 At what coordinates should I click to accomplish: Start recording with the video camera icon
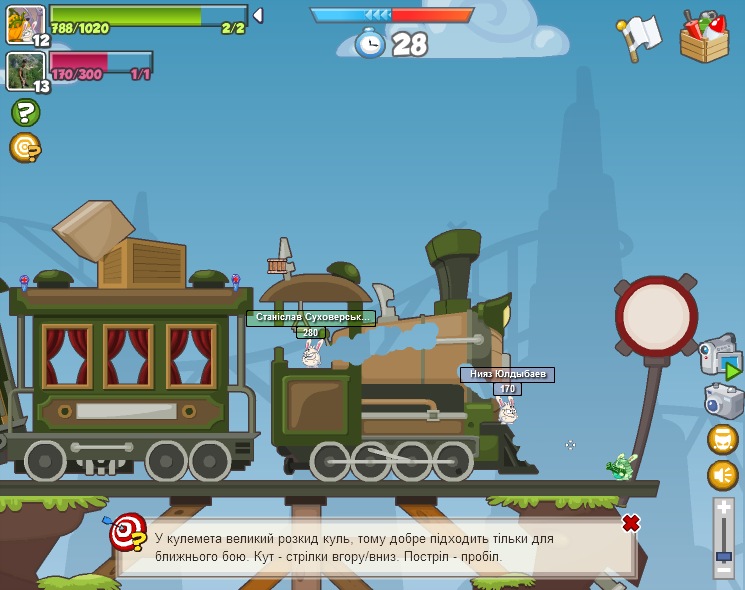[x=719, y=357]
